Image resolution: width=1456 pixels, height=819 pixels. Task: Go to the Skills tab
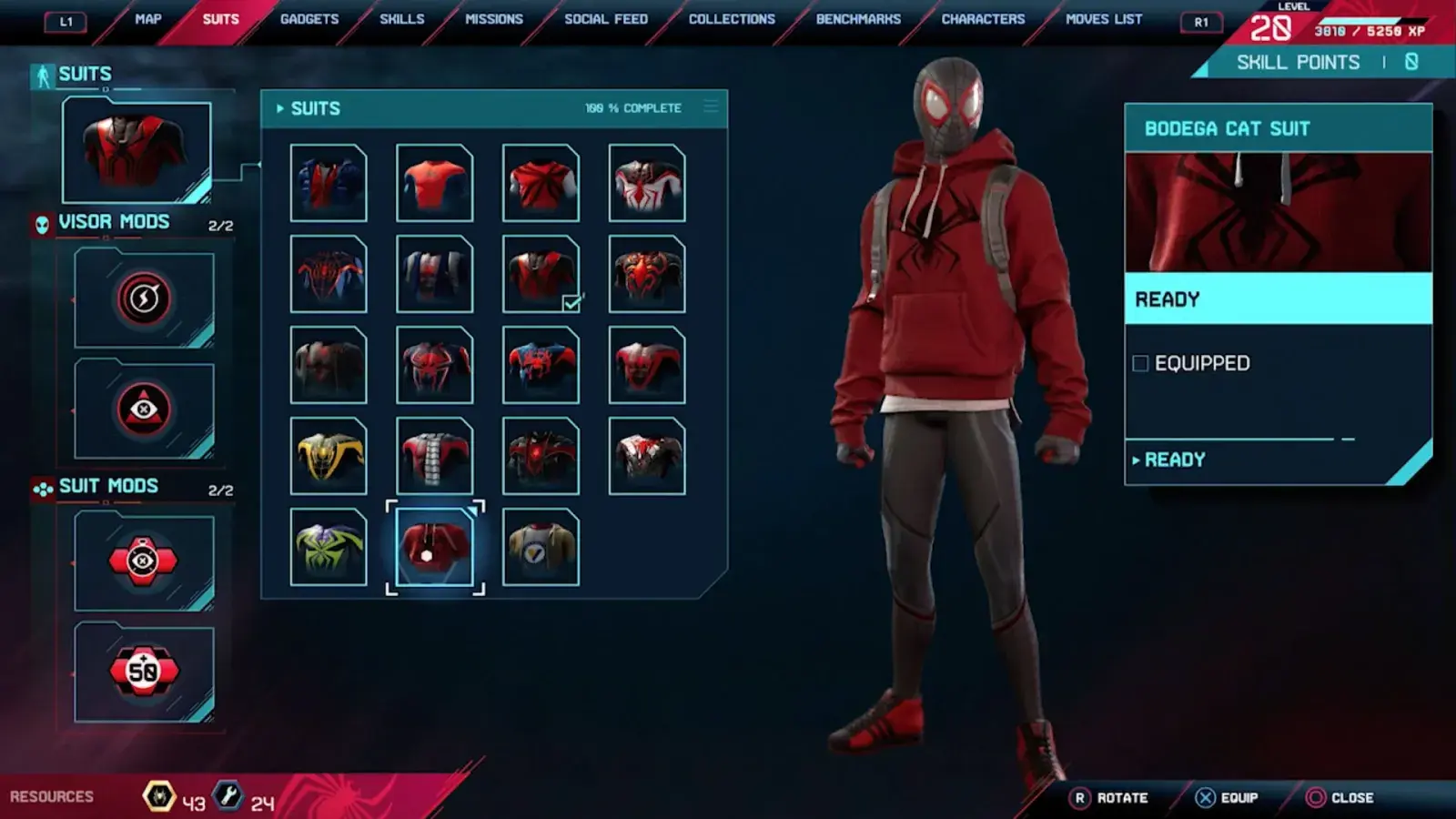coord(401,19)
